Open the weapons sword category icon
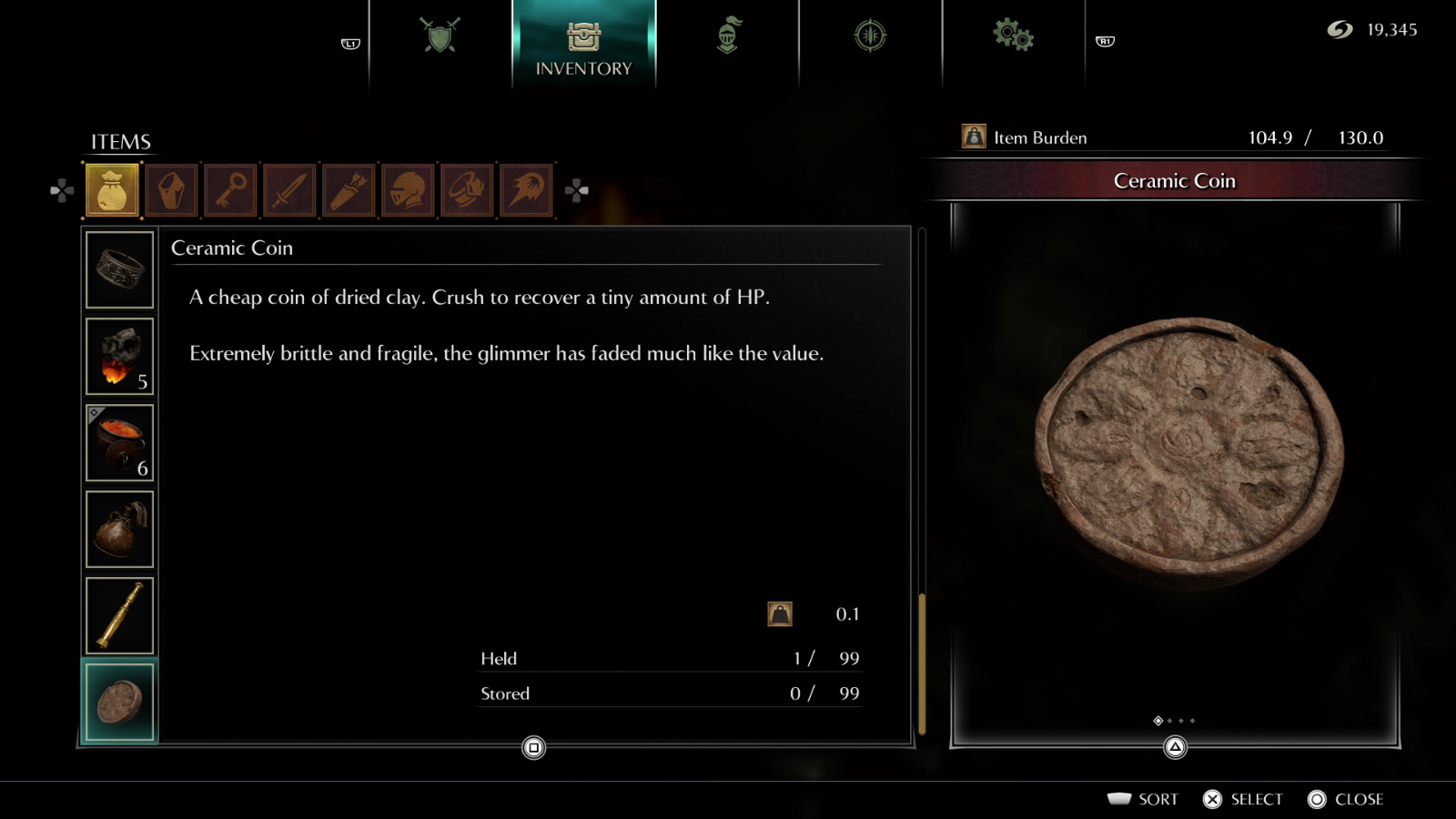Screen dimensions: 1456x819 (289, 189)
